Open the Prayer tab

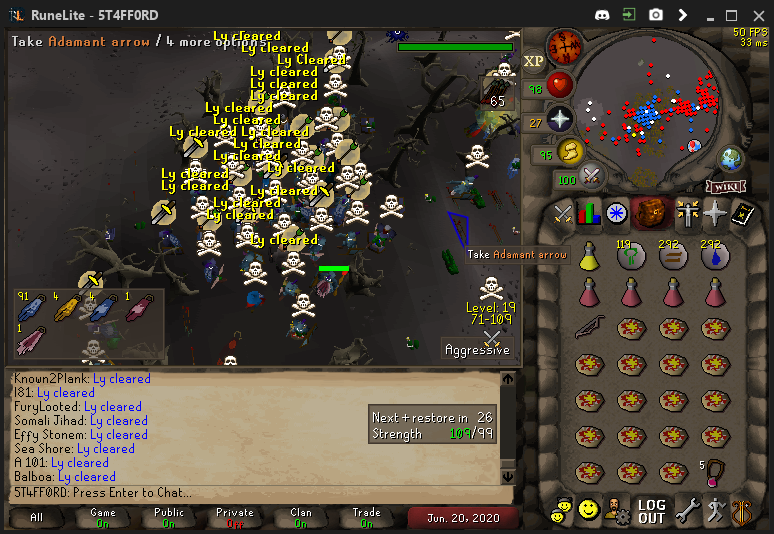714,213
